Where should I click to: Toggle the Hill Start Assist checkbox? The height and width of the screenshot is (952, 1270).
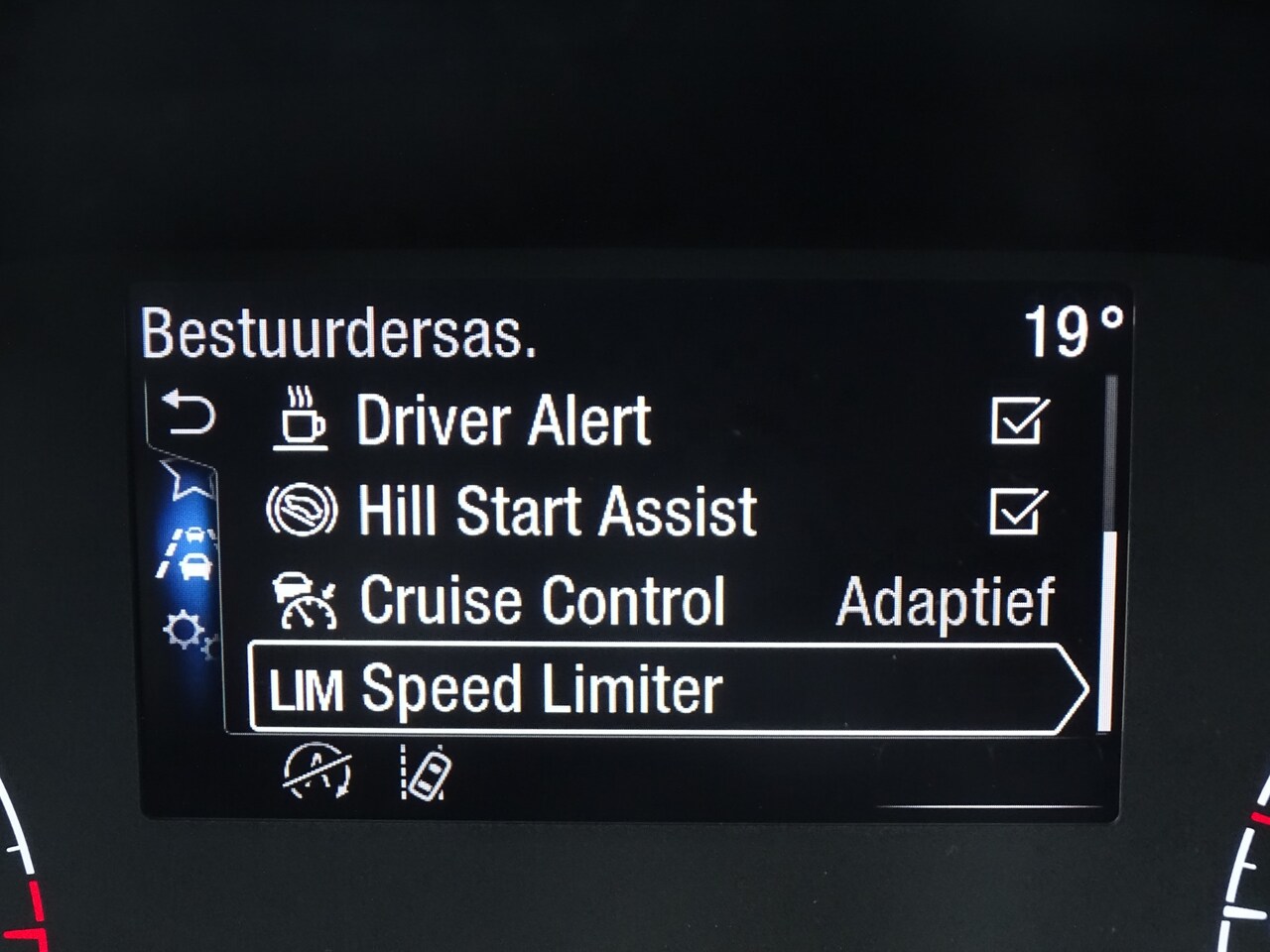click(1018, 512)
